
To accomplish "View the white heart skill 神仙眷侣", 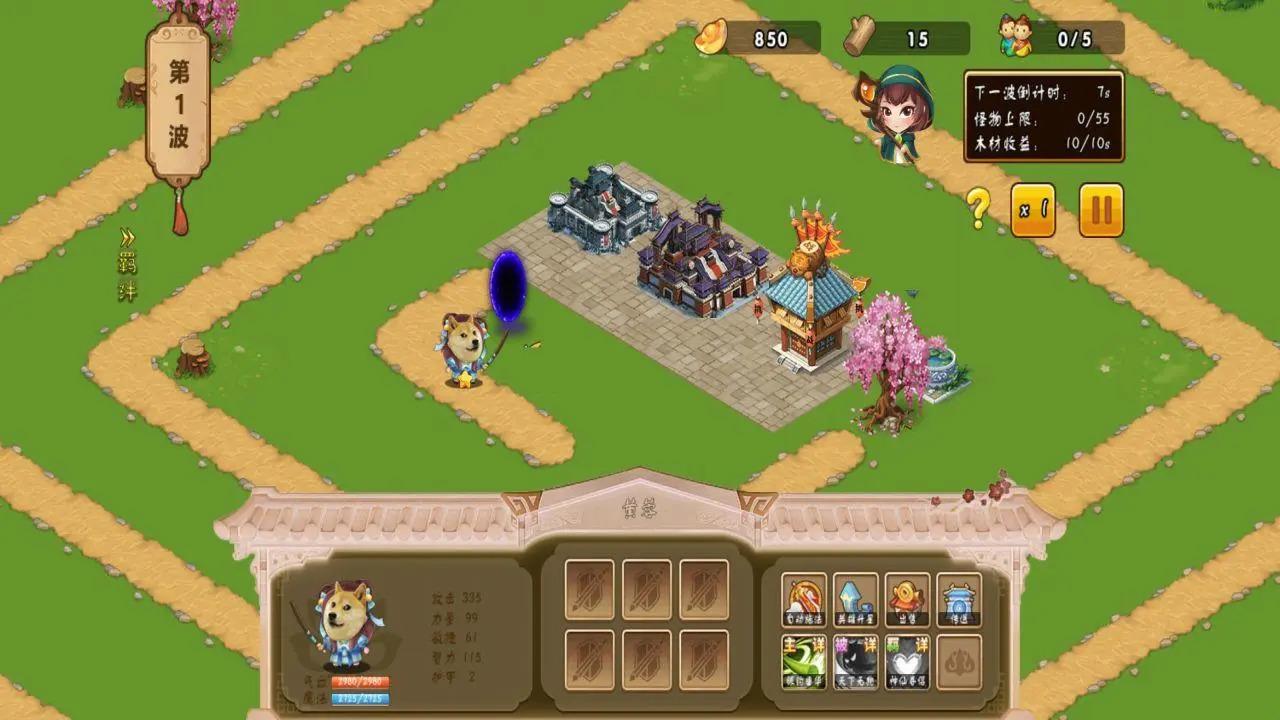I will [x=907, y=661].
